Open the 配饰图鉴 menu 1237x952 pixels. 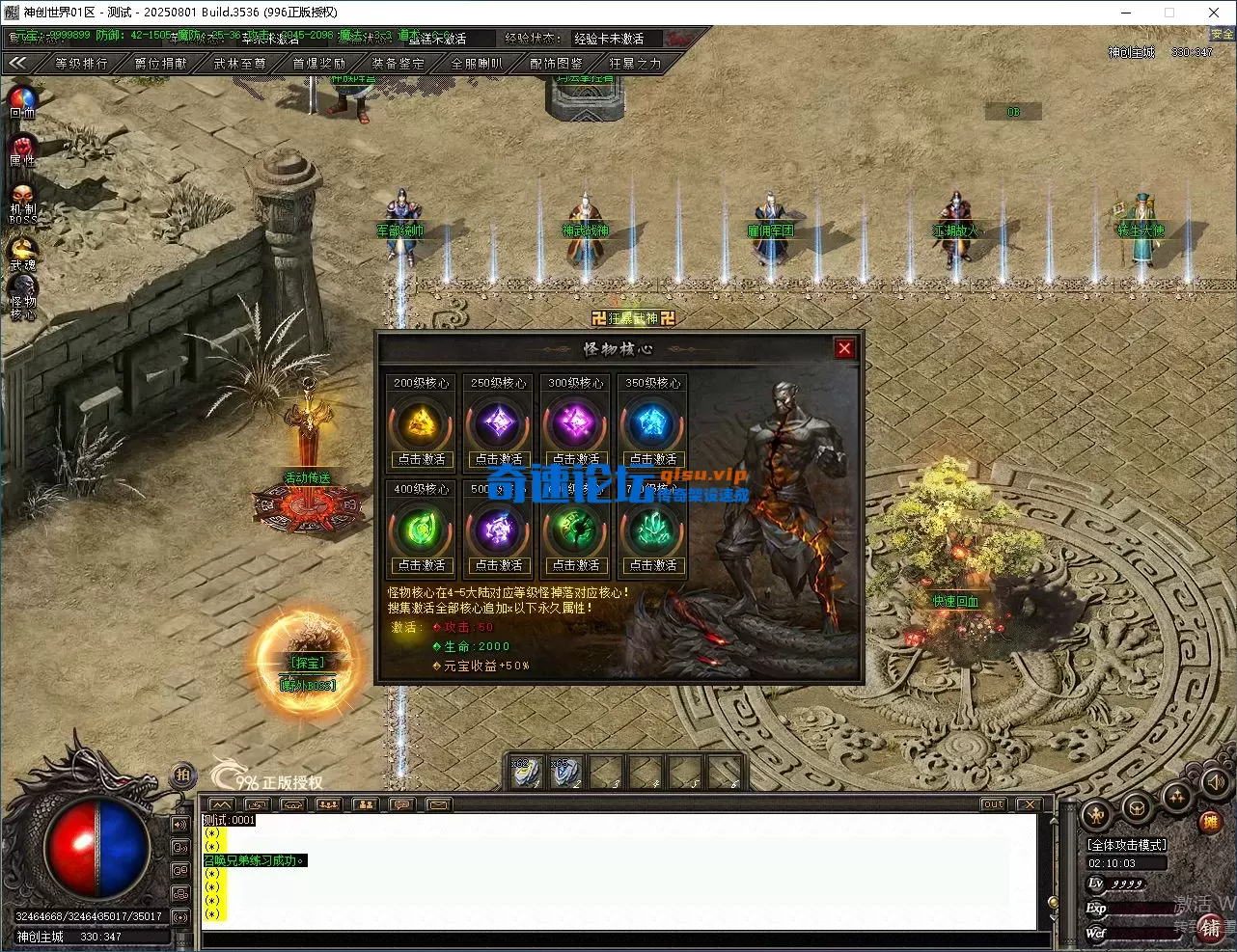[x=556, y=64]
